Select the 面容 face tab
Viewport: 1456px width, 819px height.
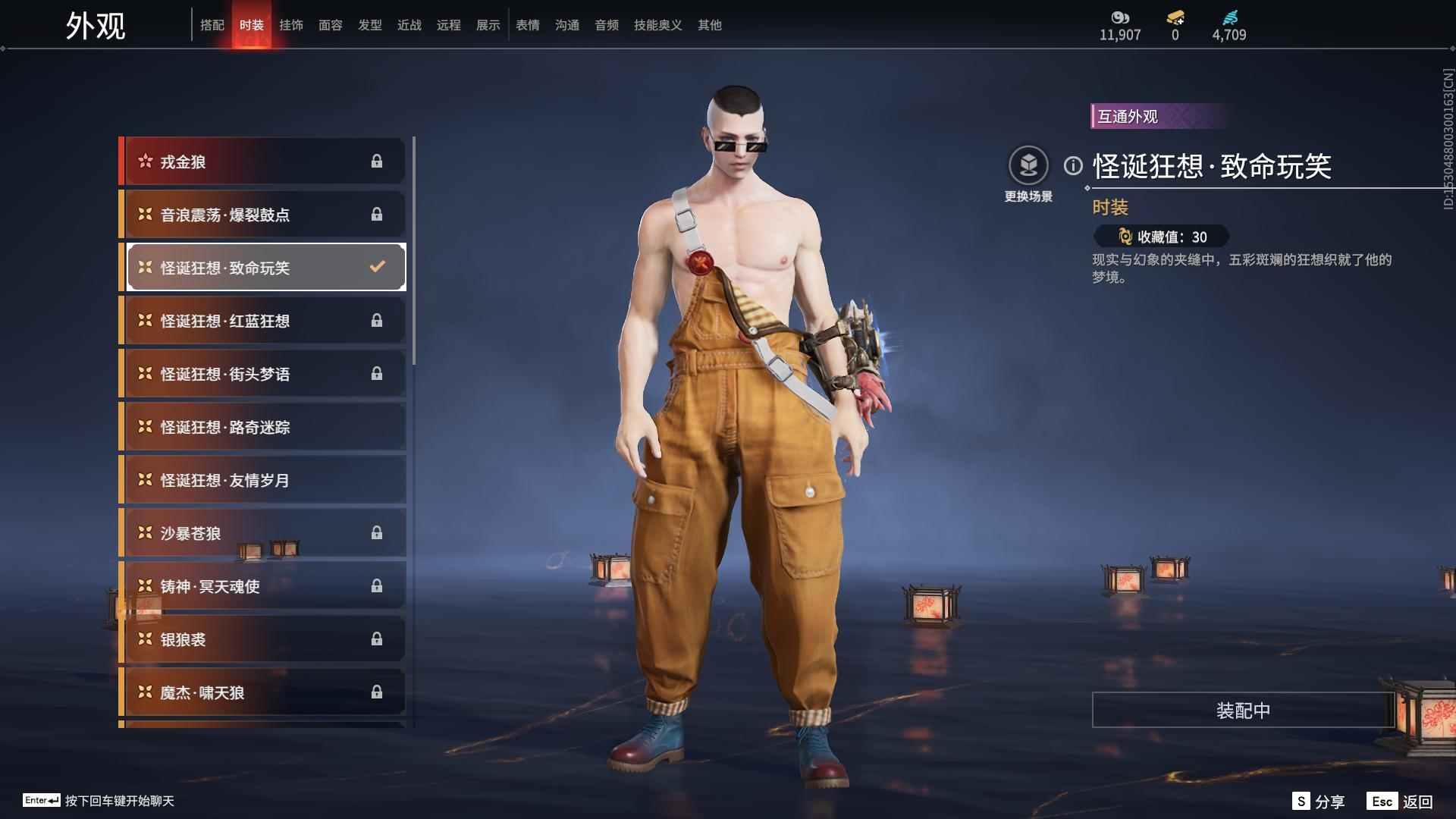pos(331,25)
